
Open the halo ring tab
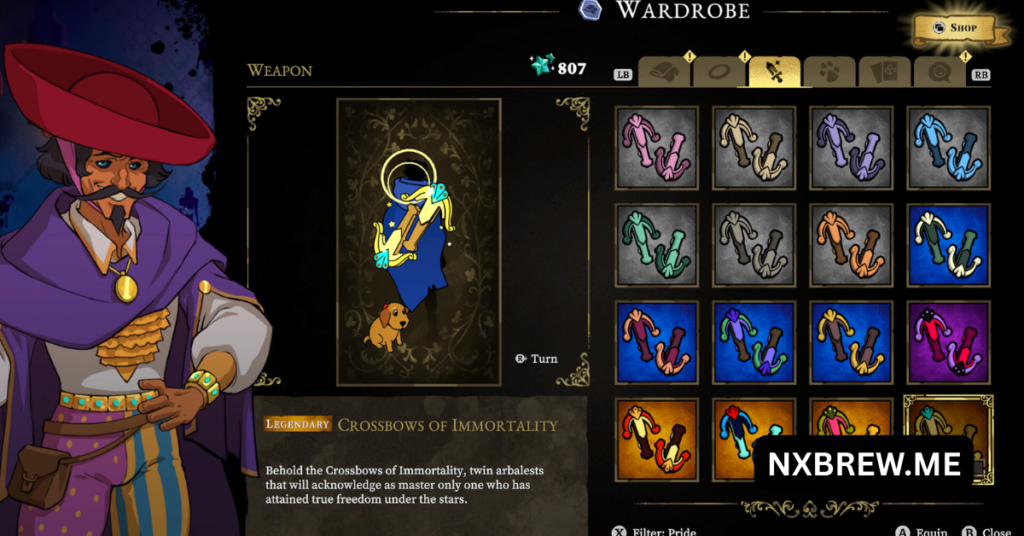718,72
